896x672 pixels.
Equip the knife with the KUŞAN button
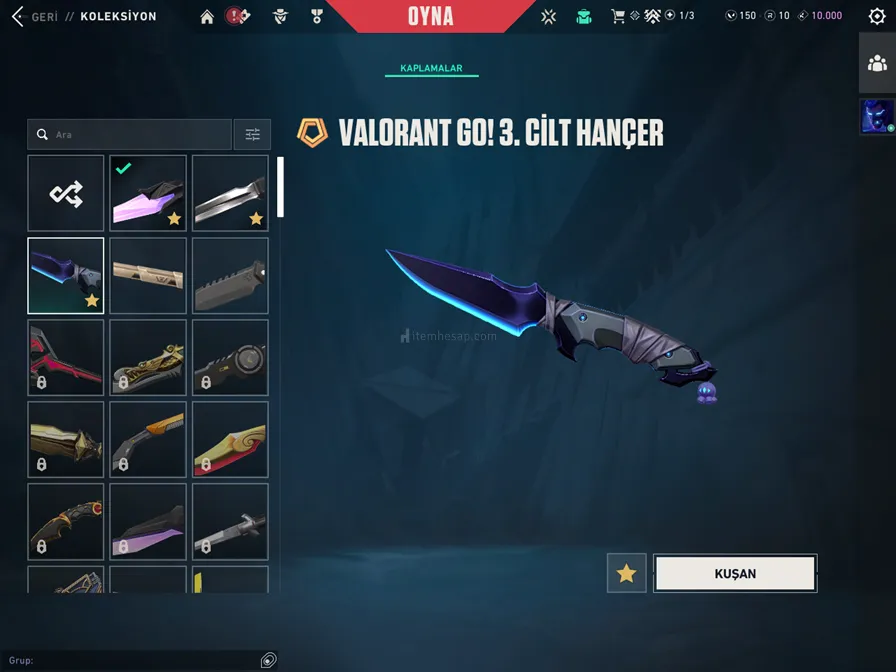735,573
